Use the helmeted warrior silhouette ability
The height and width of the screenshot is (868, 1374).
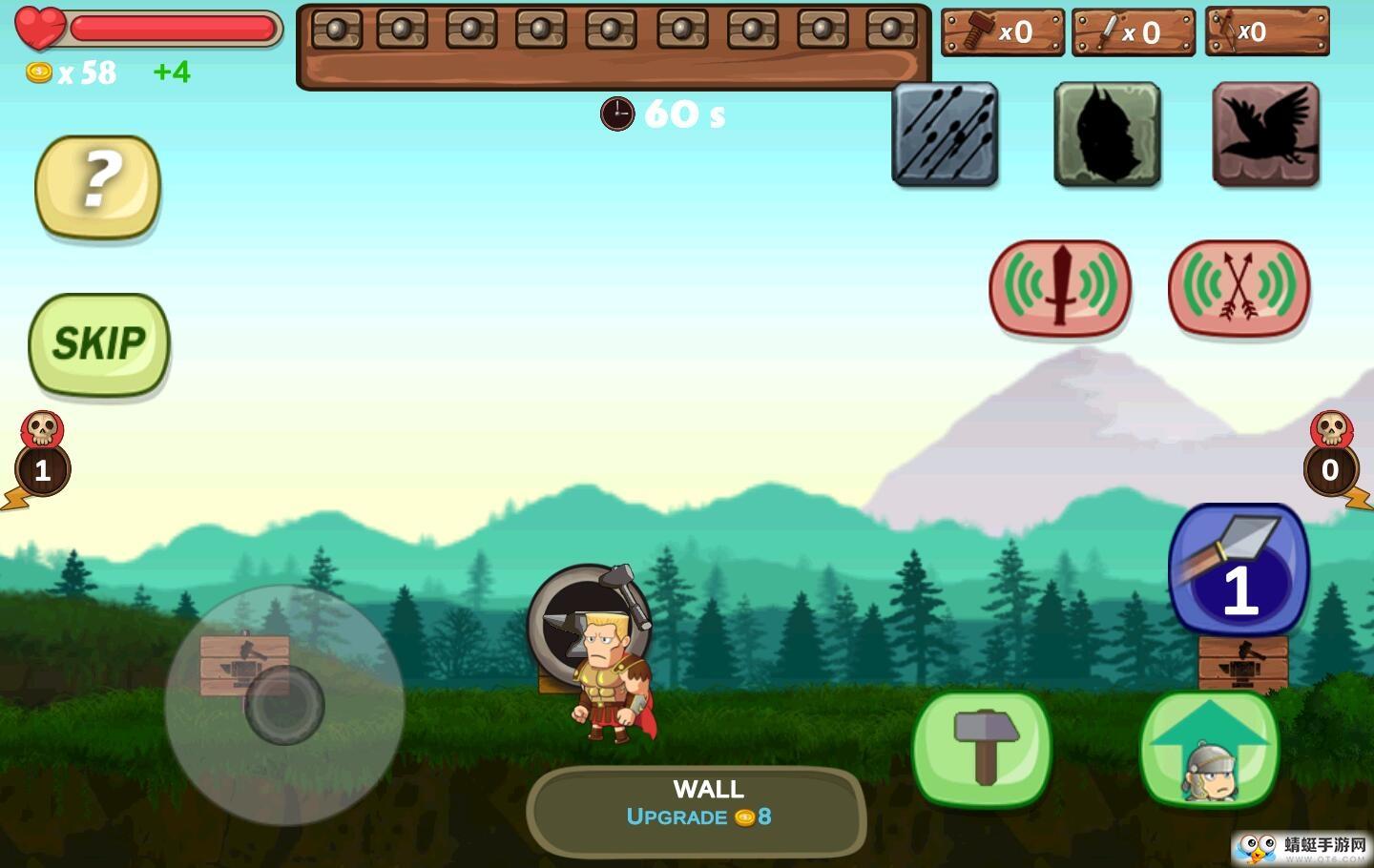pyautogui.click(x=1107, y=134)
